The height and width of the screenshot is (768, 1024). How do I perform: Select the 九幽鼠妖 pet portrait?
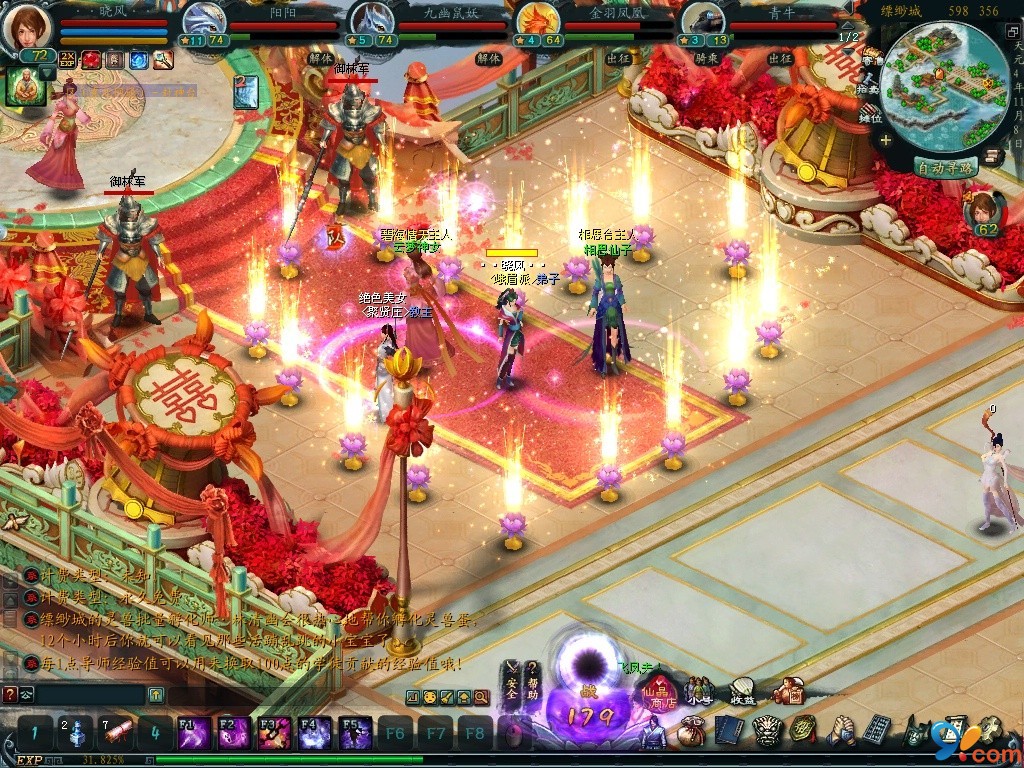pos(372,20)
